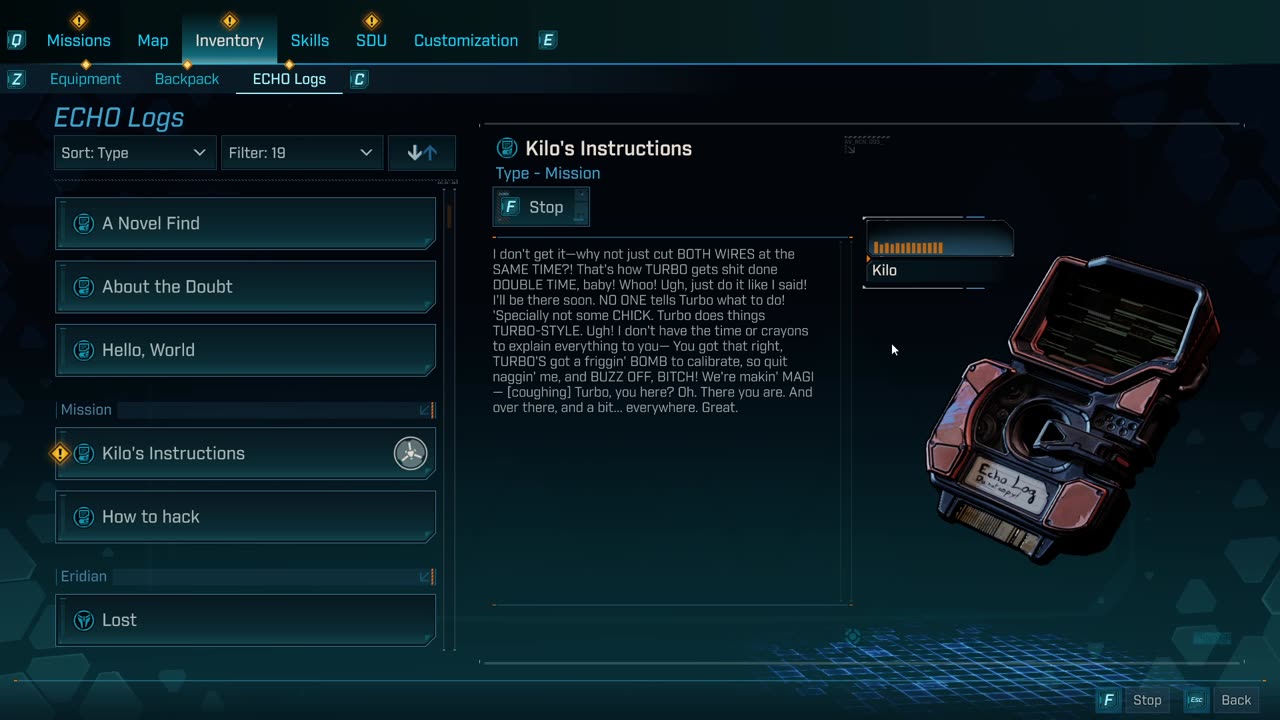Select the About the Doubt log

click(x=245, y=287)
